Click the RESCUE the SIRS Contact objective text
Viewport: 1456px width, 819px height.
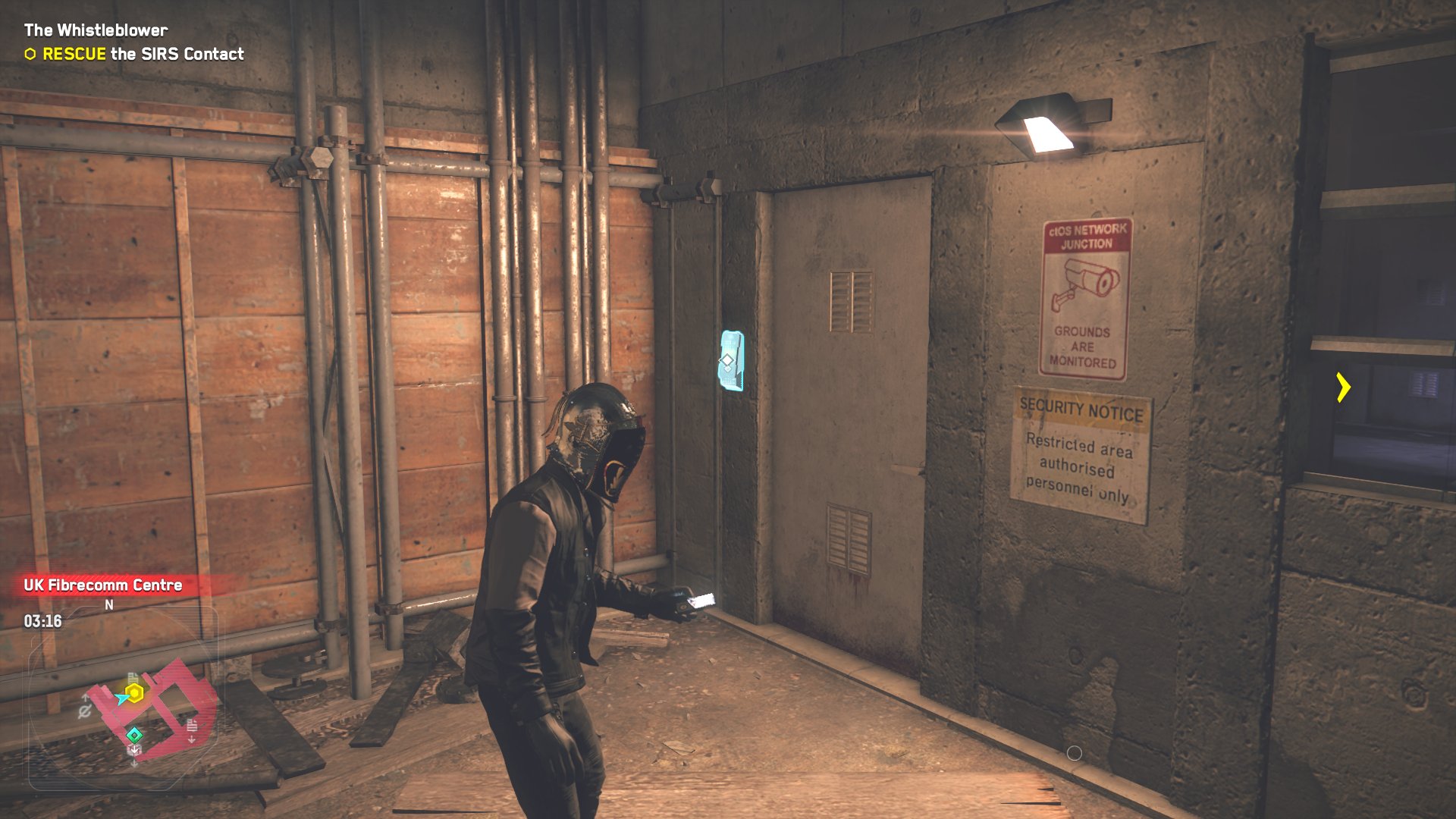(x=141, y=54)
